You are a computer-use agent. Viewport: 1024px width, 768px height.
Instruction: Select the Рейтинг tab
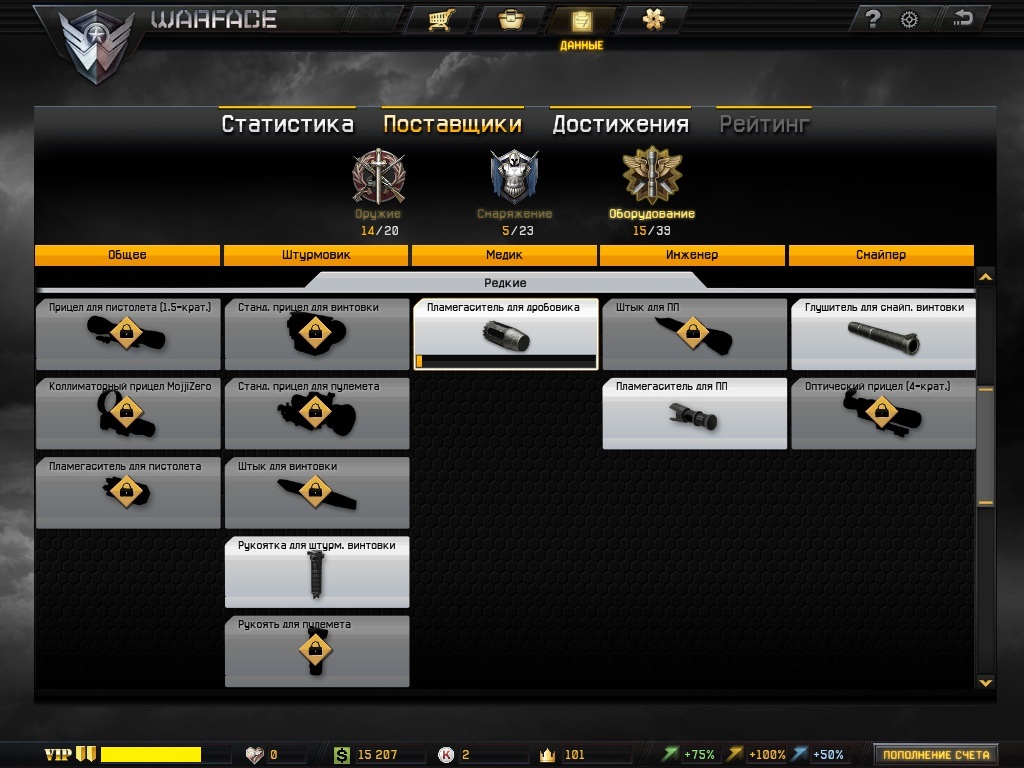click(764, 124)
